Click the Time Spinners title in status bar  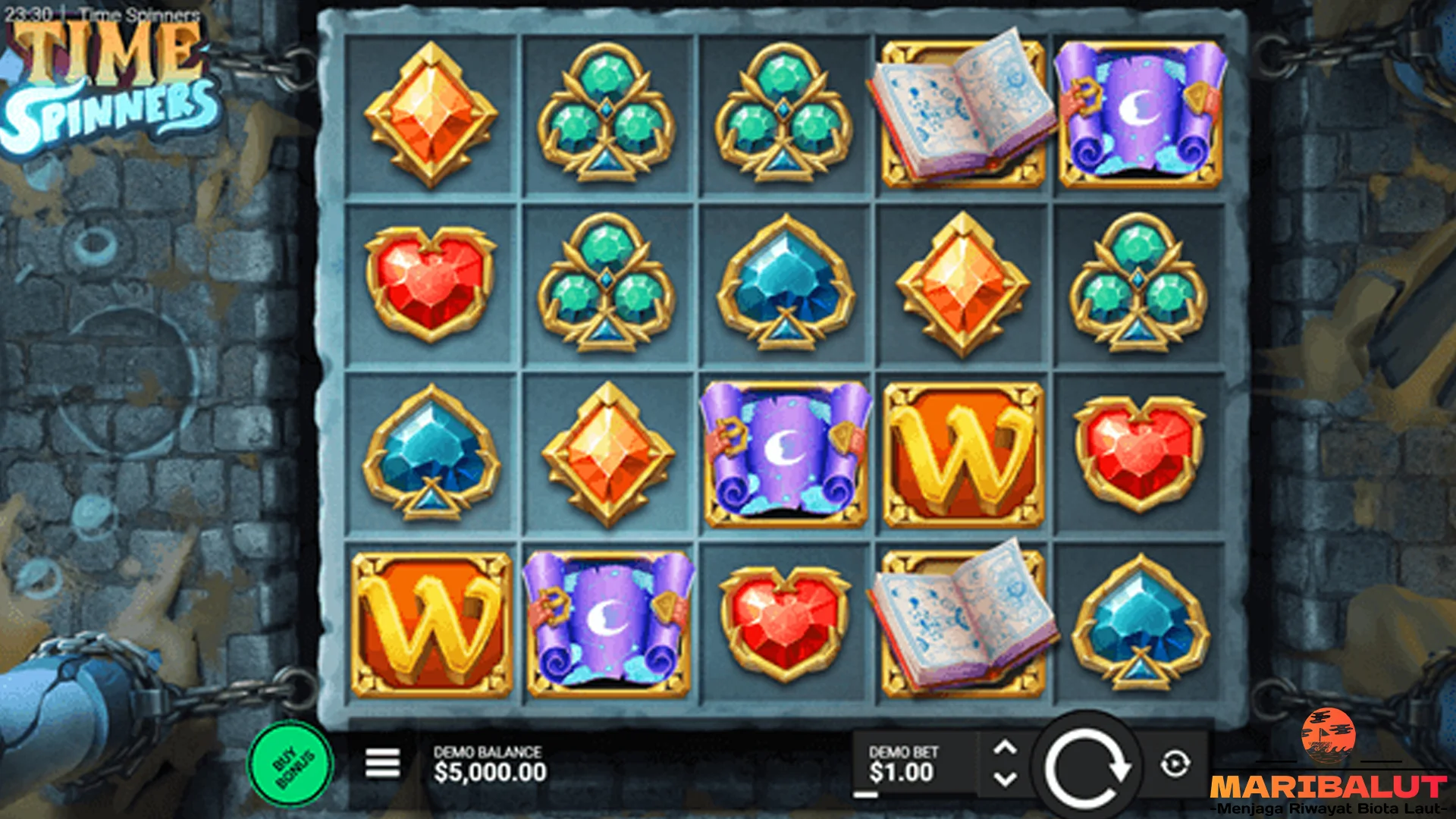point(133,11)
